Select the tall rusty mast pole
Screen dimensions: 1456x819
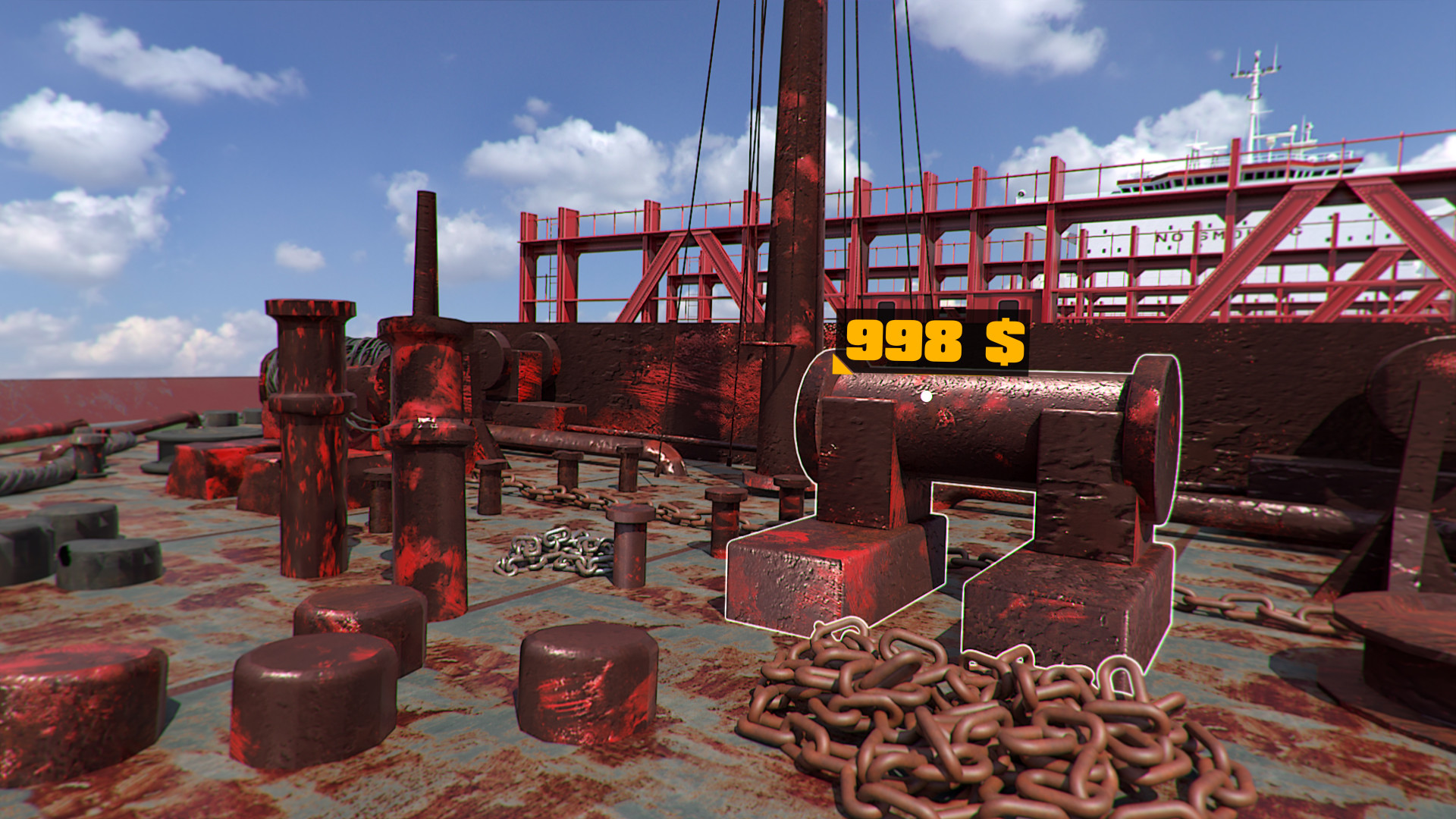(796, 190)
